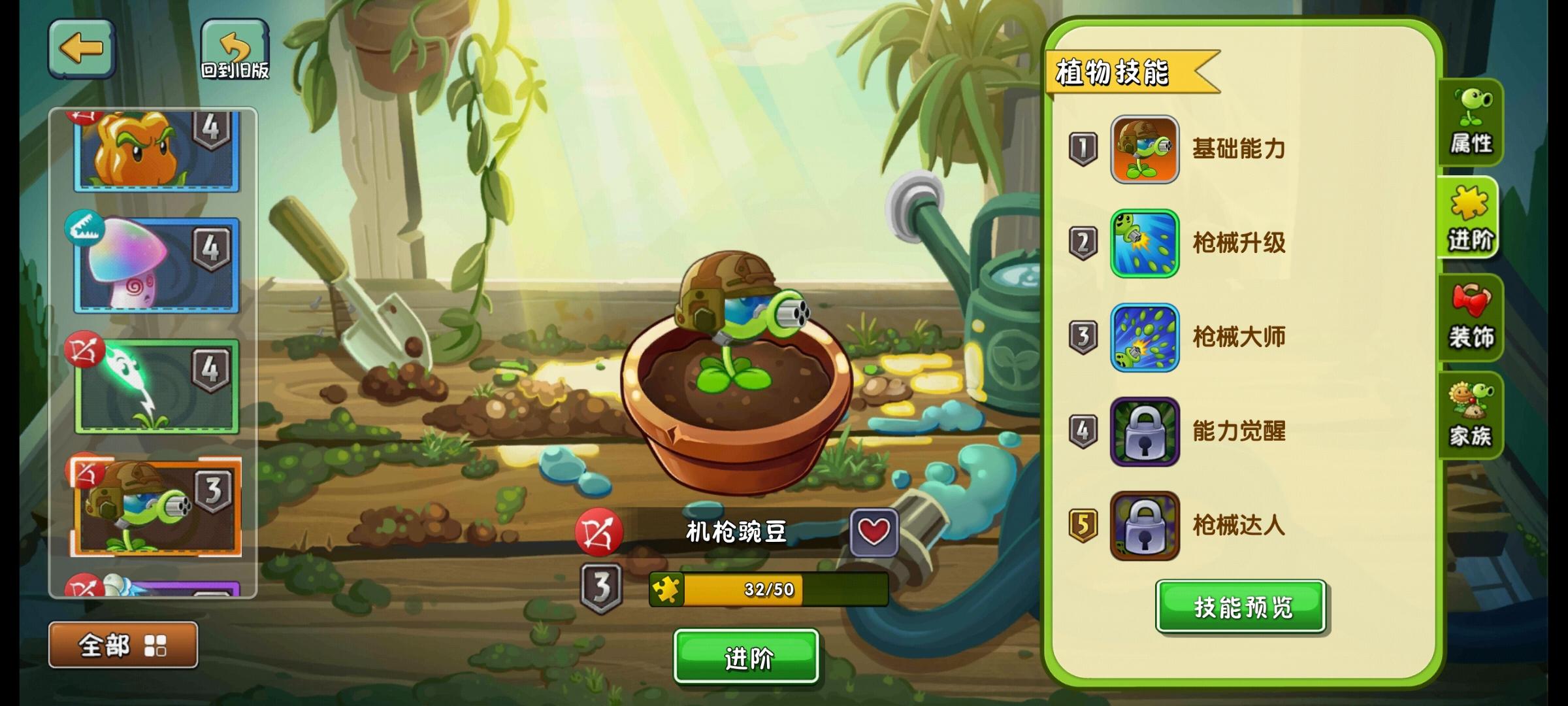View the 枪械大师 skill icon
This screenshot has height=706, width=1568.
coord(1145,338)
